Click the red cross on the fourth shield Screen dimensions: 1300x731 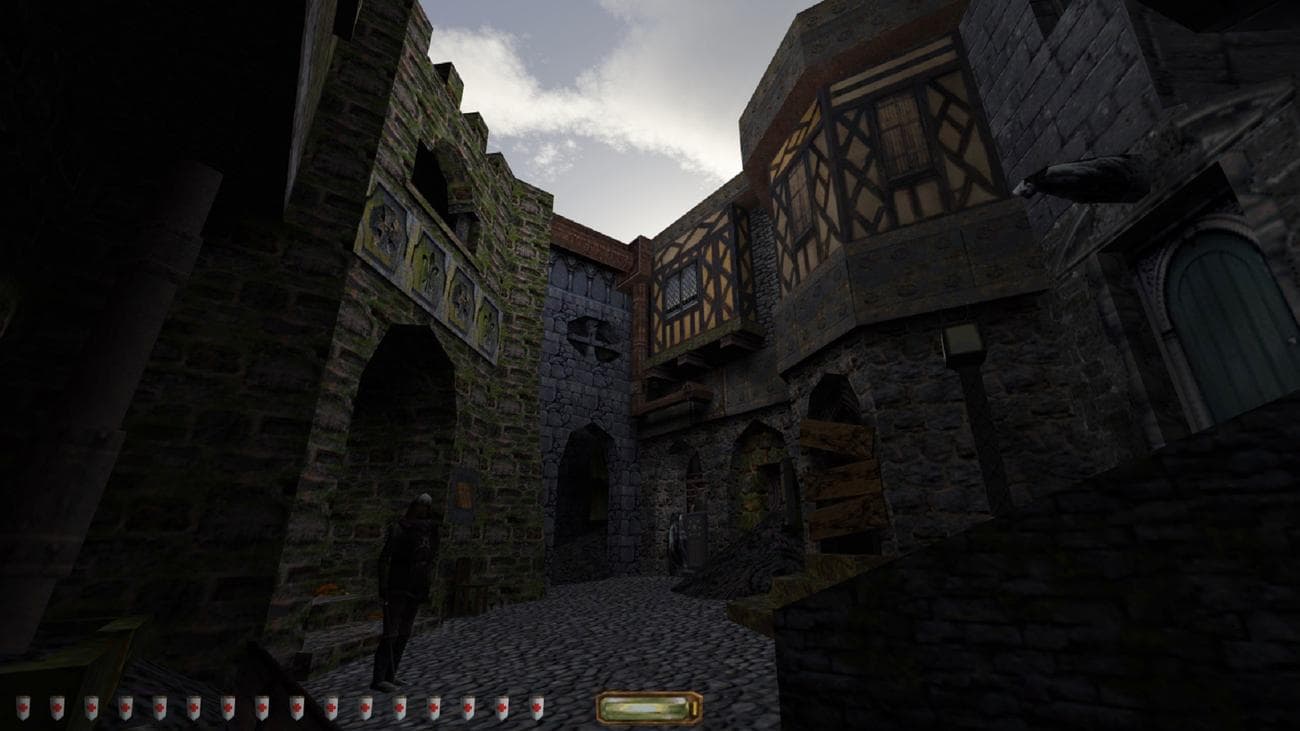(x=124, y=709)
